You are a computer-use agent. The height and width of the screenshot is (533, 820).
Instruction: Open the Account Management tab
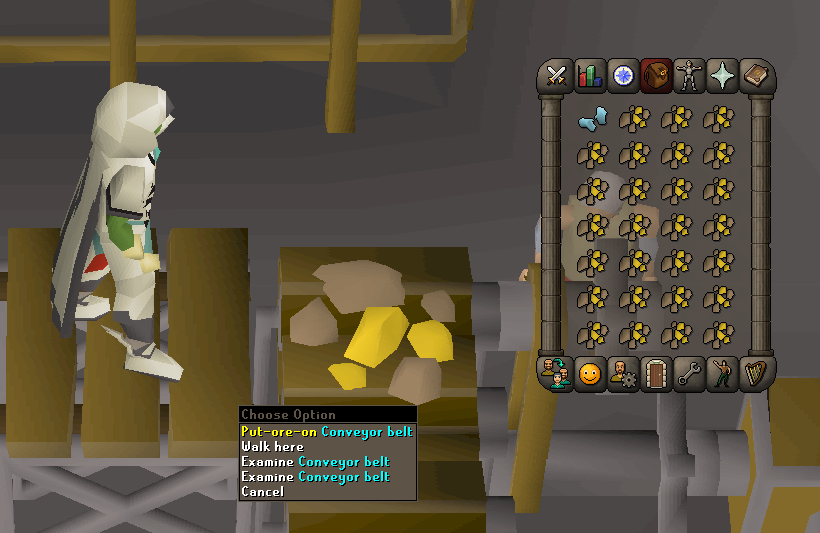pyautogui.click(x=624, y=374)
